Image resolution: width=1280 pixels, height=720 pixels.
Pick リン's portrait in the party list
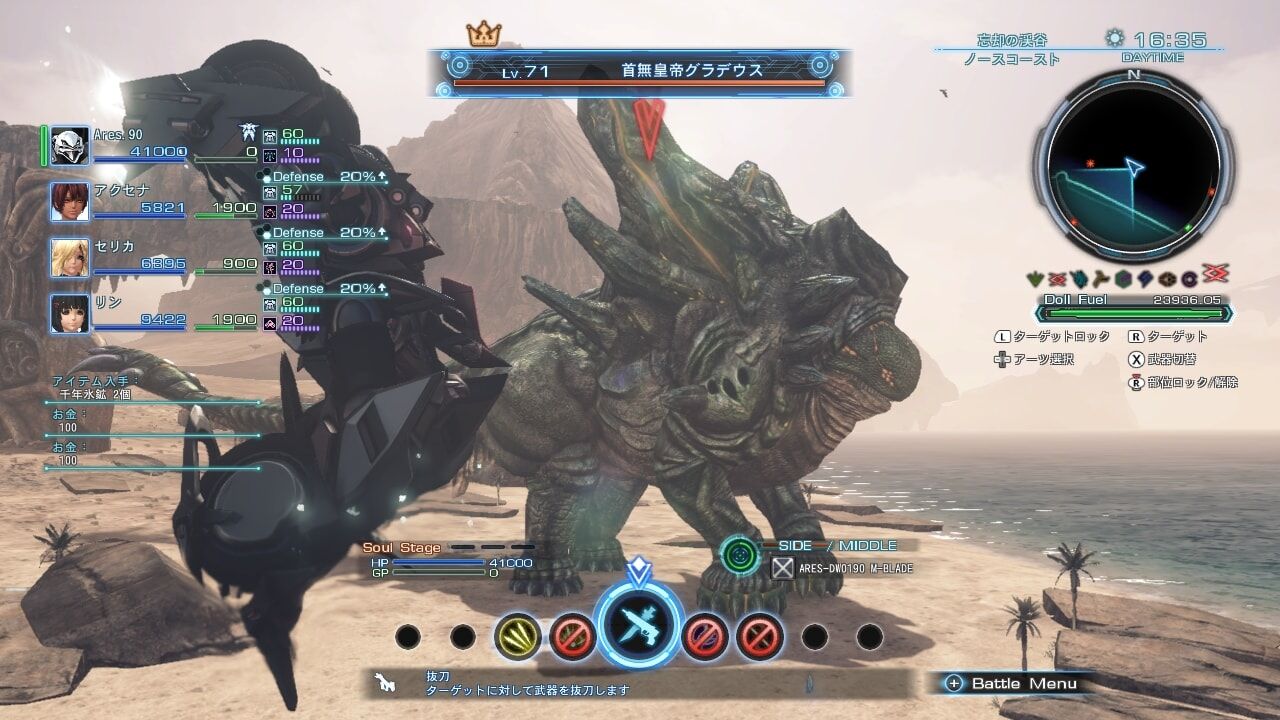[70, 313]
